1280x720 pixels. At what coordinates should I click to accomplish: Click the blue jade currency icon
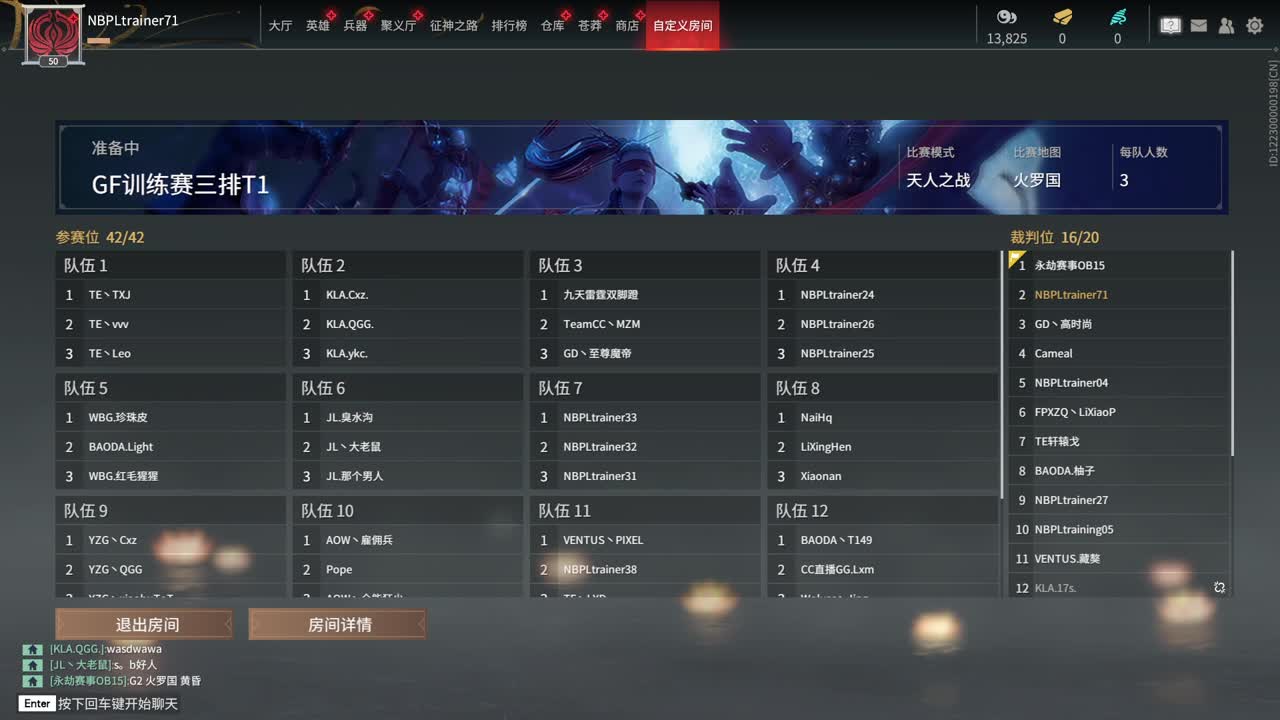[1118, 19]
